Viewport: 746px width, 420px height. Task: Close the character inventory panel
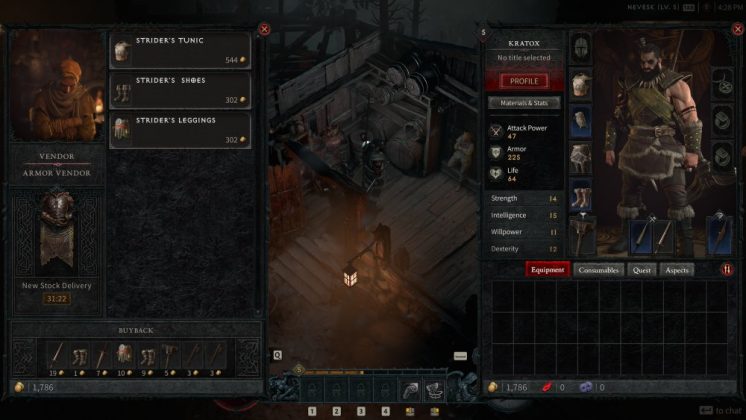point(734,29)
